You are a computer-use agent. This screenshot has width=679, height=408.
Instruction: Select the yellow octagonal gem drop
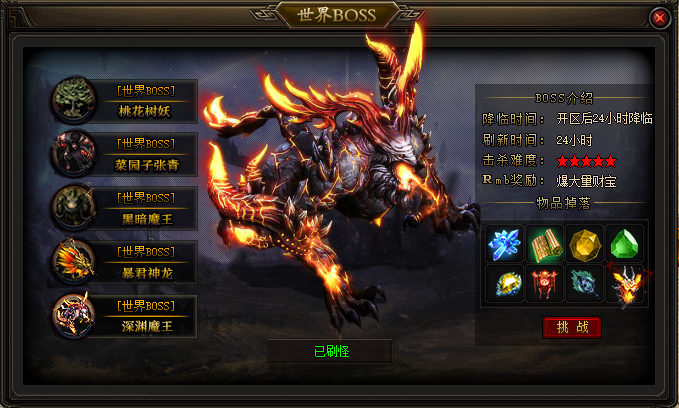click(584, 243)
